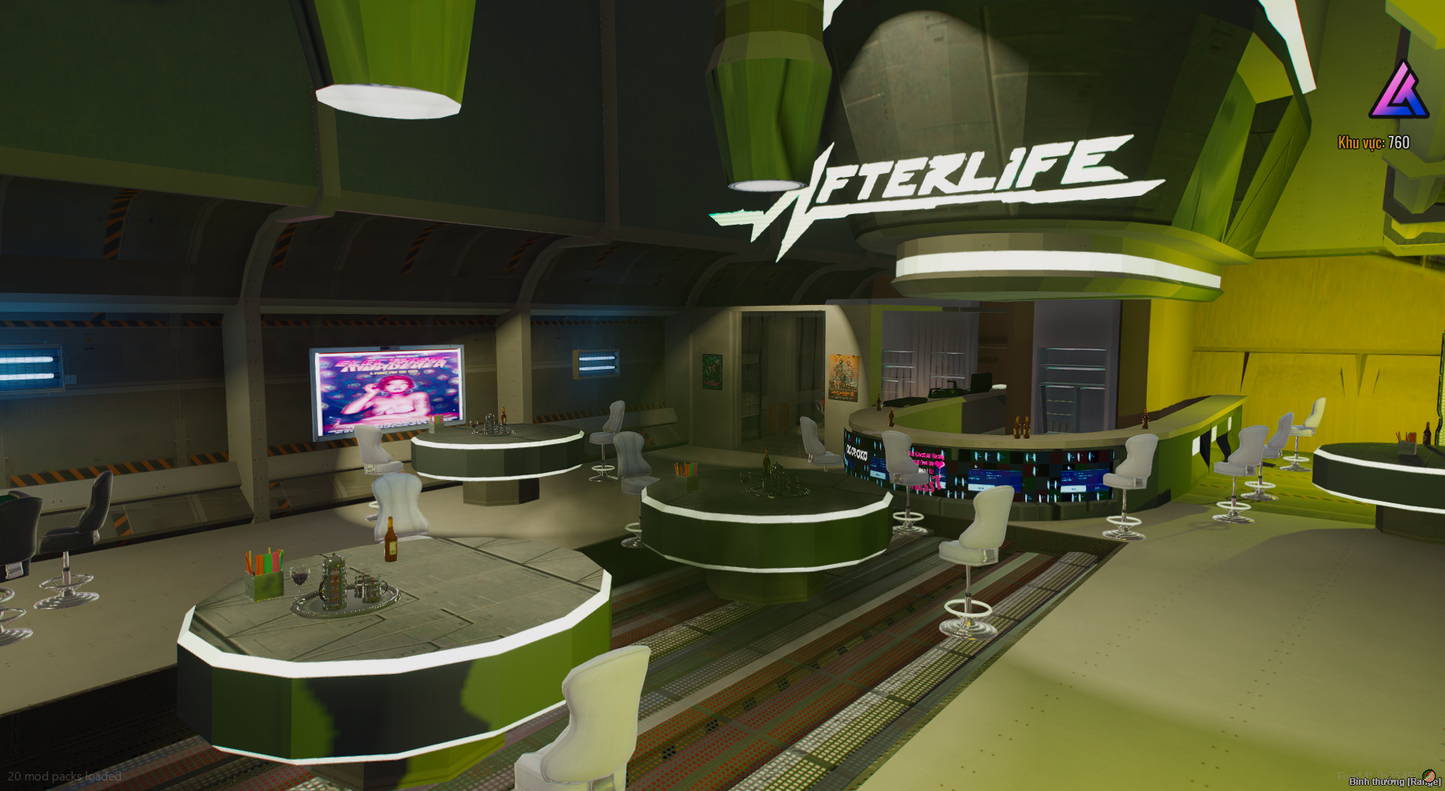Expand the Khu vực area counter display
The image size is (1445, 791).
point(1375,142)
